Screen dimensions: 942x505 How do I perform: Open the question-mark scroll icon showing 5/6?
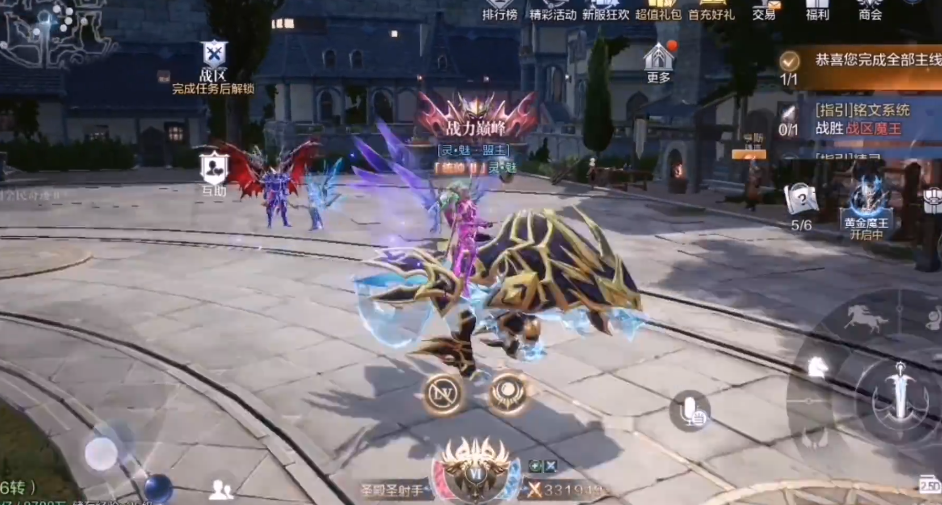[801, 203]
